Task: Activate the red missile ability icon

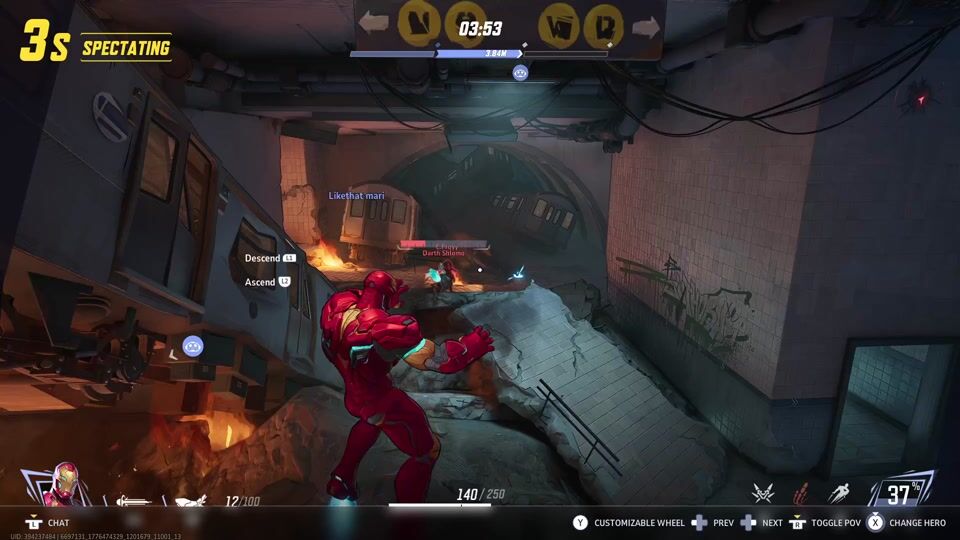Action: (x=801, y=493)
